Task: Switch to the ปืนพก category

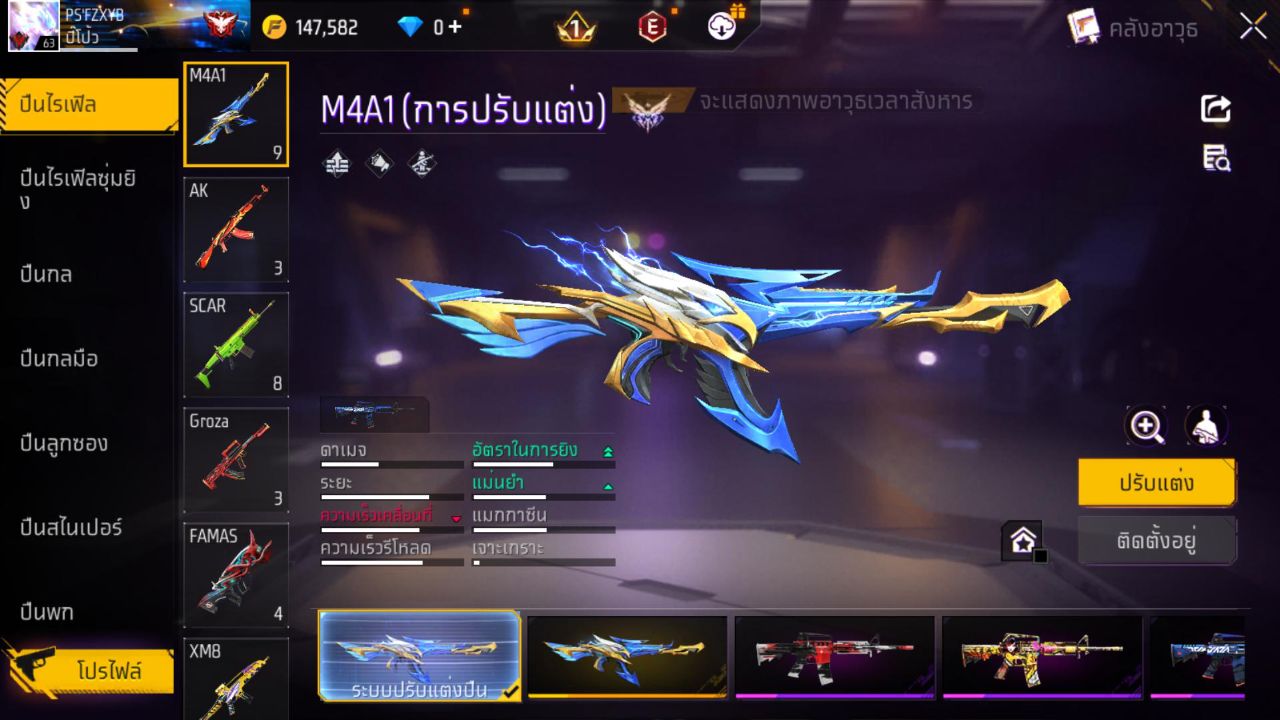Action: 46,611
